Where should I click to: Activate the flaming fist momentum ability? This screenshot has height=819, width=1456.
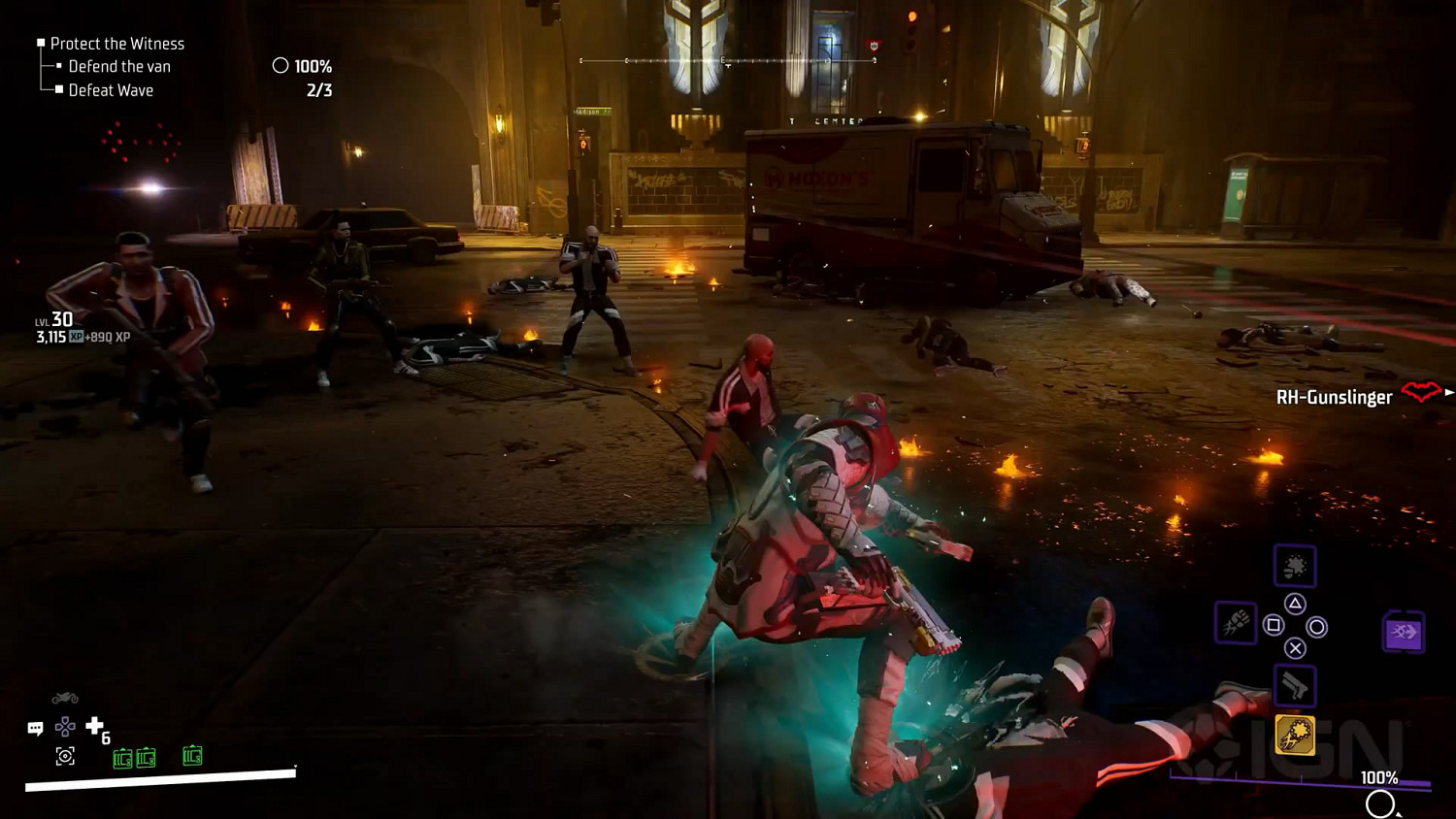(x=1236, y=622)
